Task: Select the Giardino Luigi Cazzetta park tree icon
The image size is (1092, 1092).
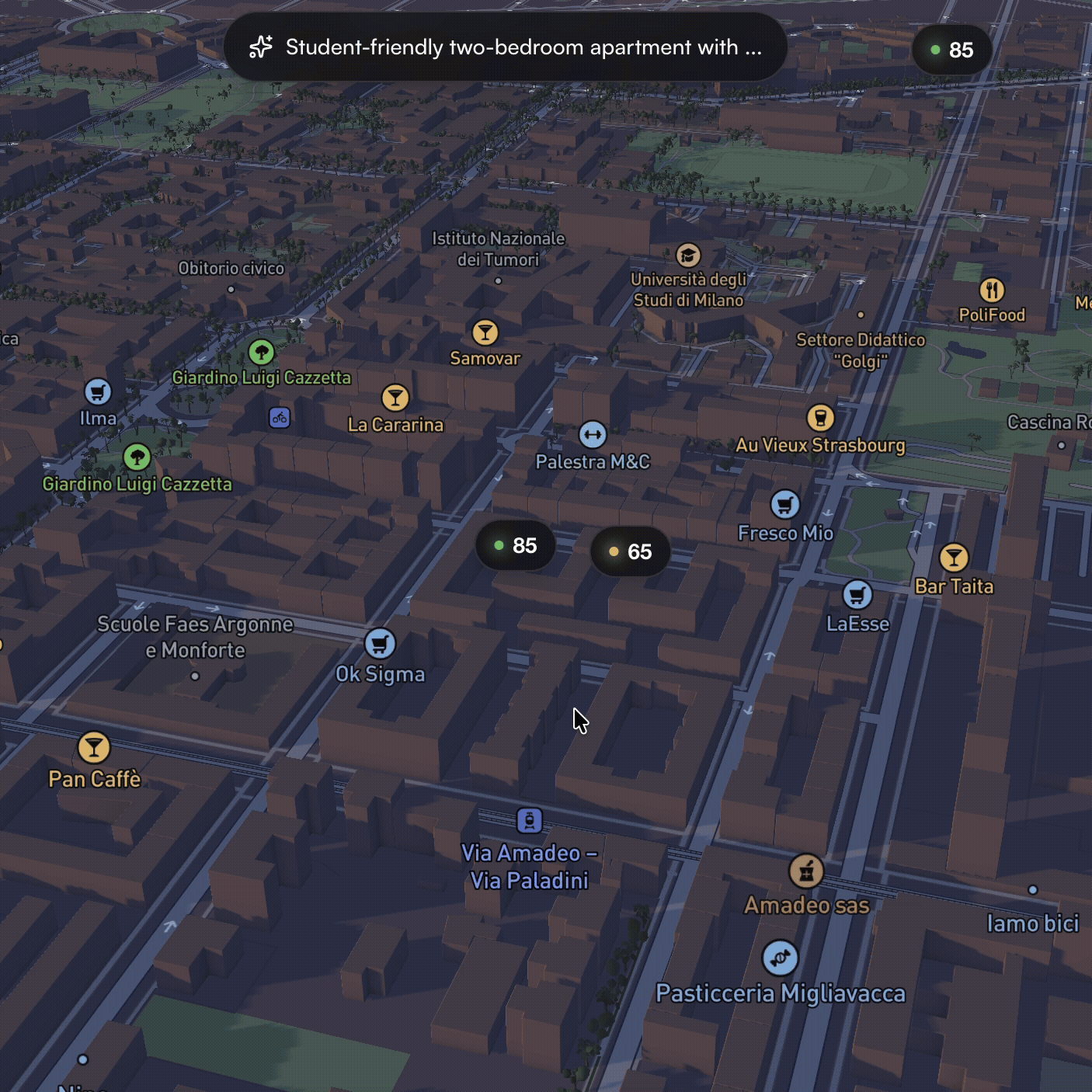Action: point(261,351)
